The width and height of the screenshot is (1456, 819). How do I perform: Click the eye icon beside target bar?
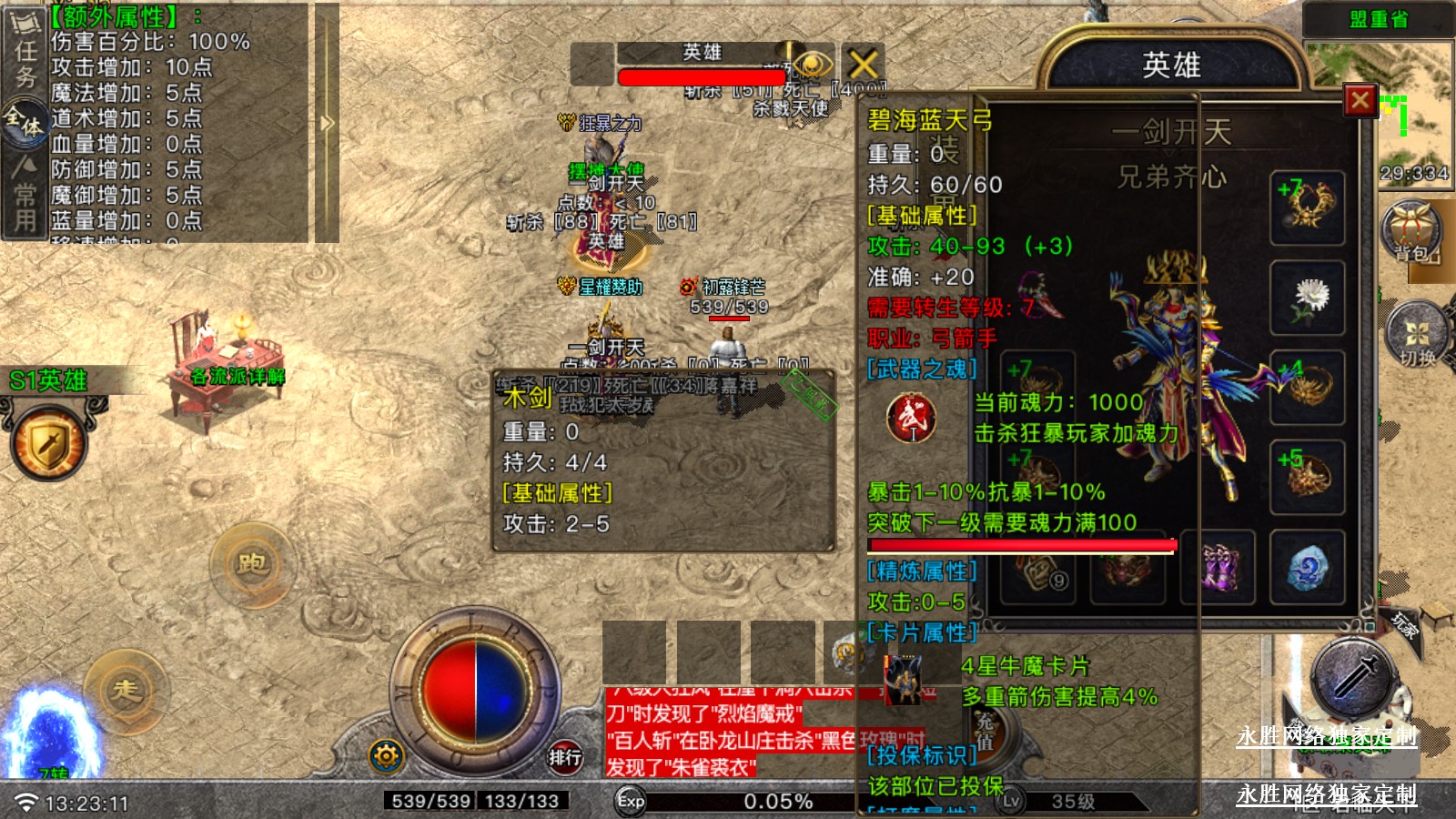813,65
